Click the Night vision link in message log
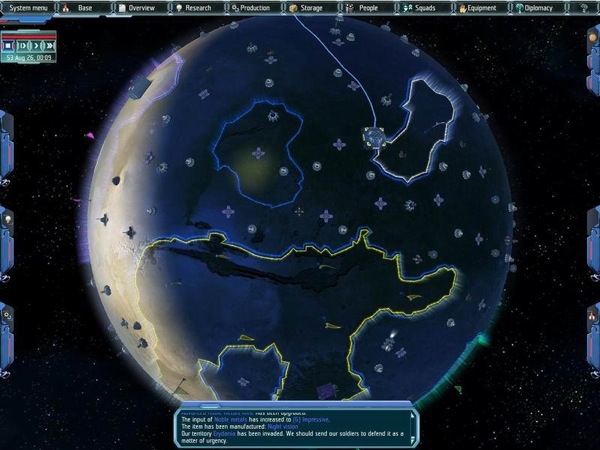Screen dimensions: 600x450 283,427
